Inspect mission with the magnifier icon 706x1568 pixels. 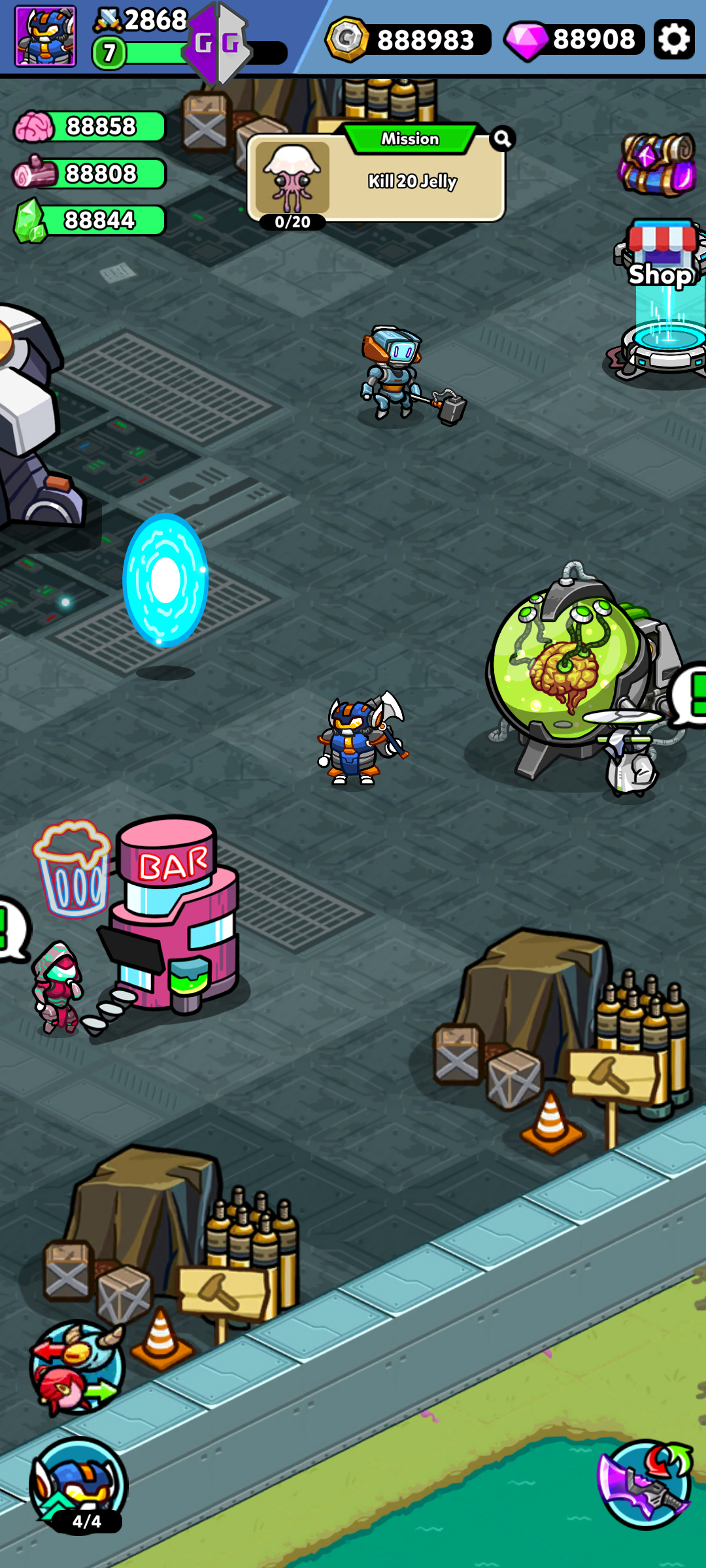[x=502, y=139]
